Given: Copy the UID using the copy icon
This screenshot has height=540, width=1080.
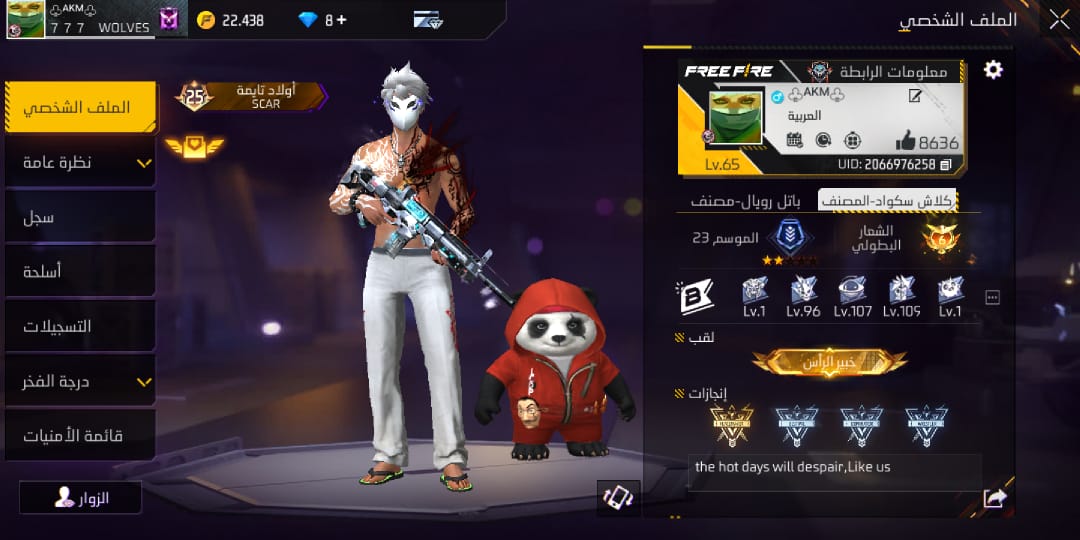Looking at the screenshot, I should [946, 165].
